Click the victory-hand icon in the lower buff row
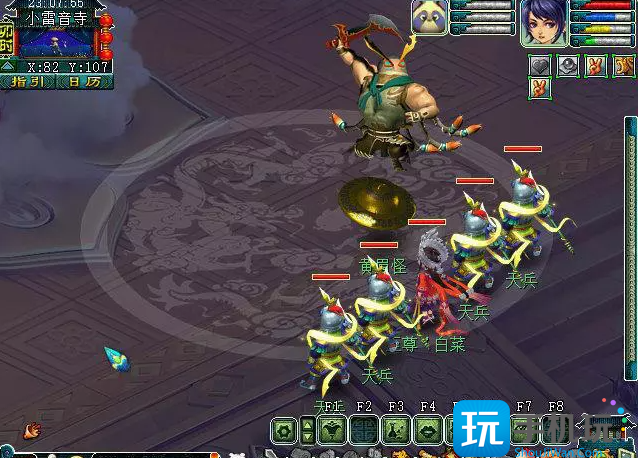639x458 pixels. point(540,87)
